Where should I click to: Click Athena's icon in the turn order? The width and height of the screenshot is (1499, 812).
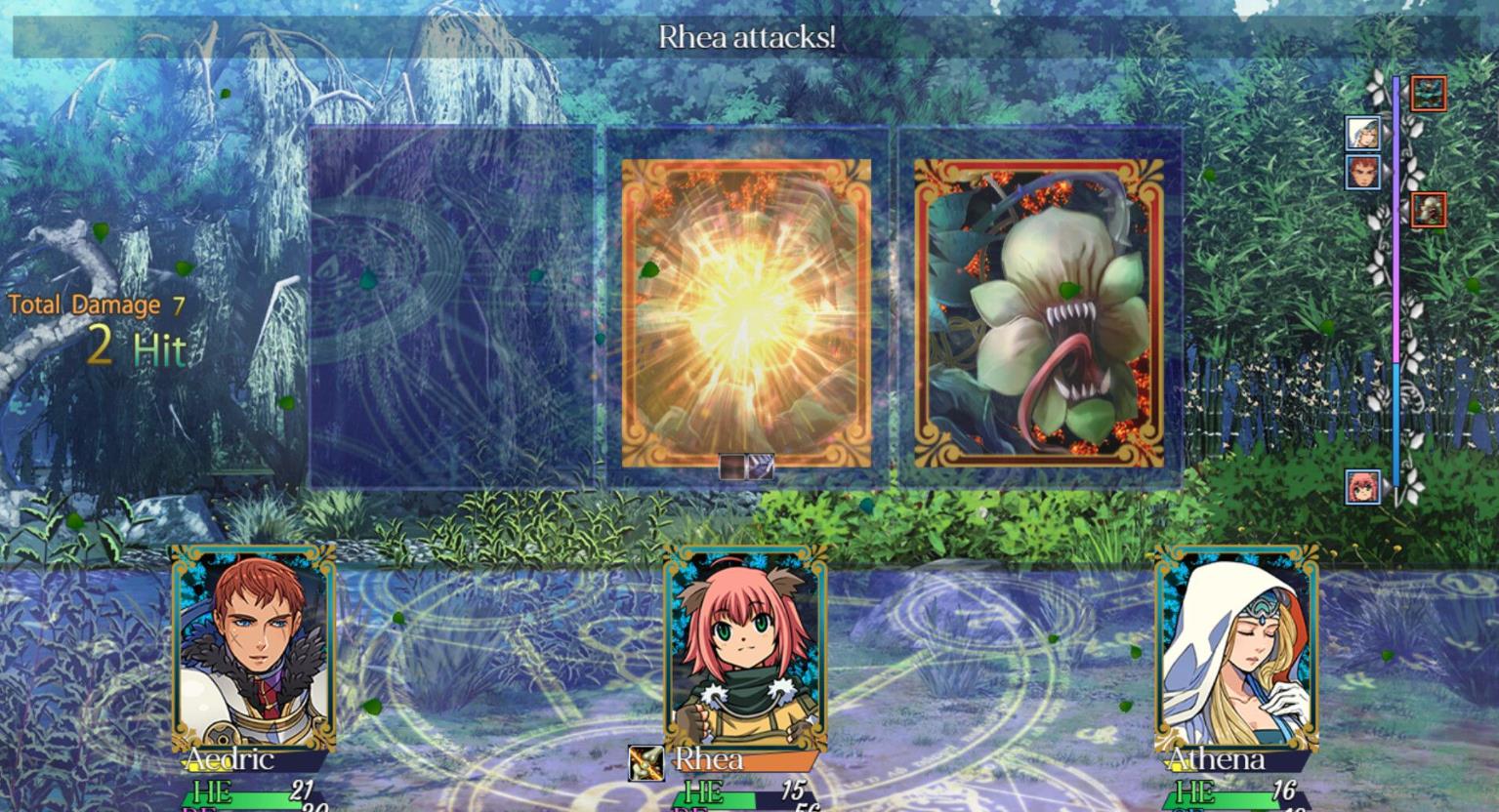(1363, 133)
